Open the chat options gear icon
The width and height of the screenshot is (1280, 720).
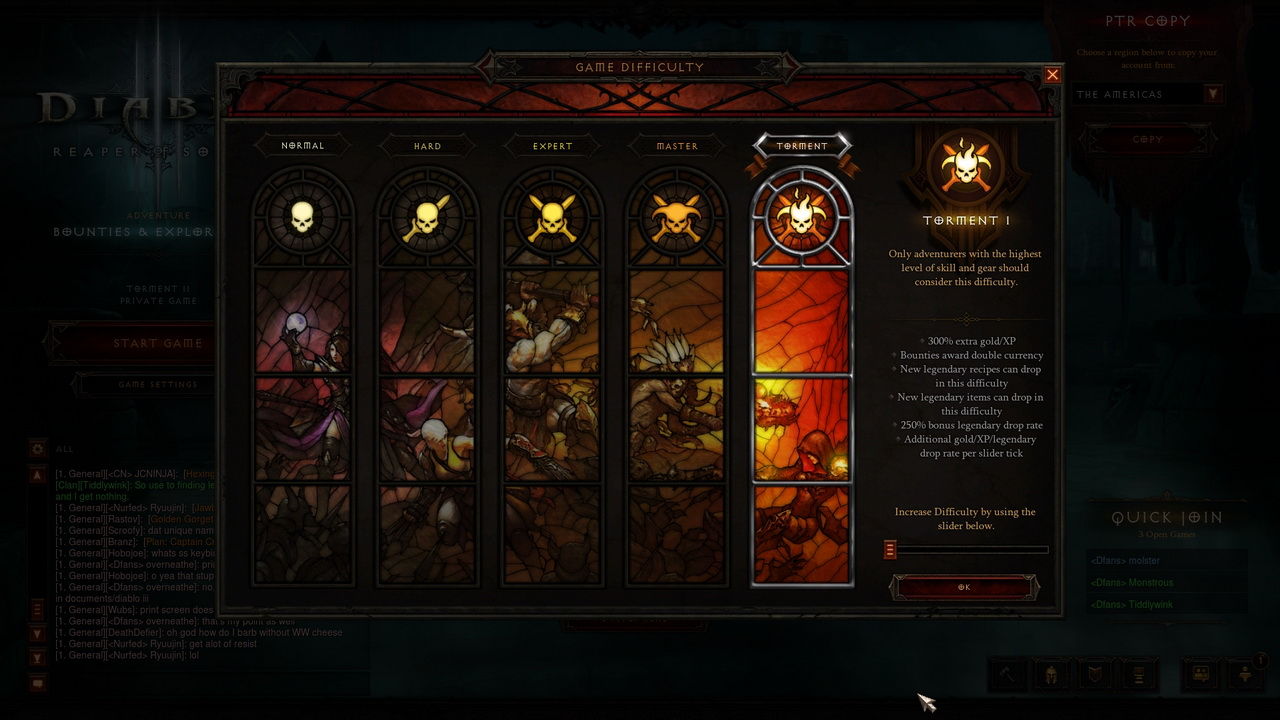(x=38, y=449)
